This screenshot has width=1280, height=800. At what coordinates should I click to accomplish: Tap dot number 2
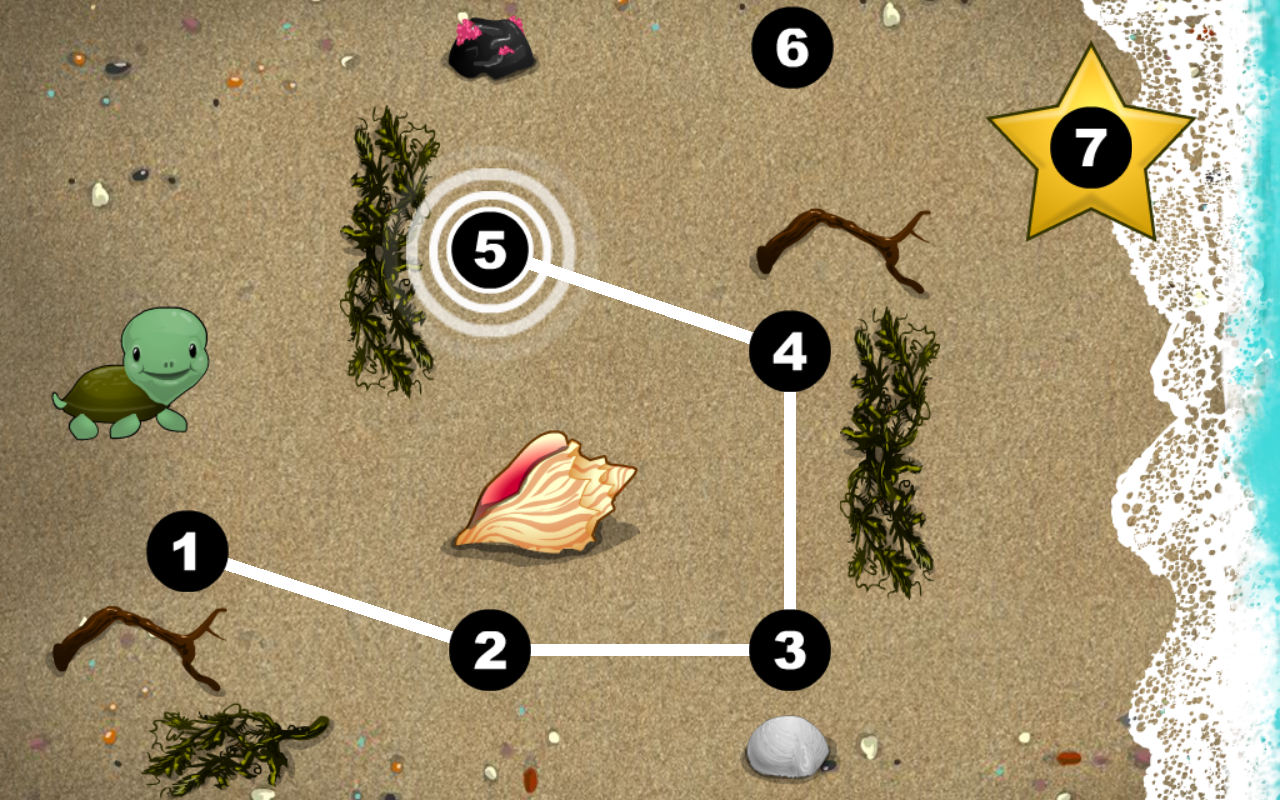[490, 652]
